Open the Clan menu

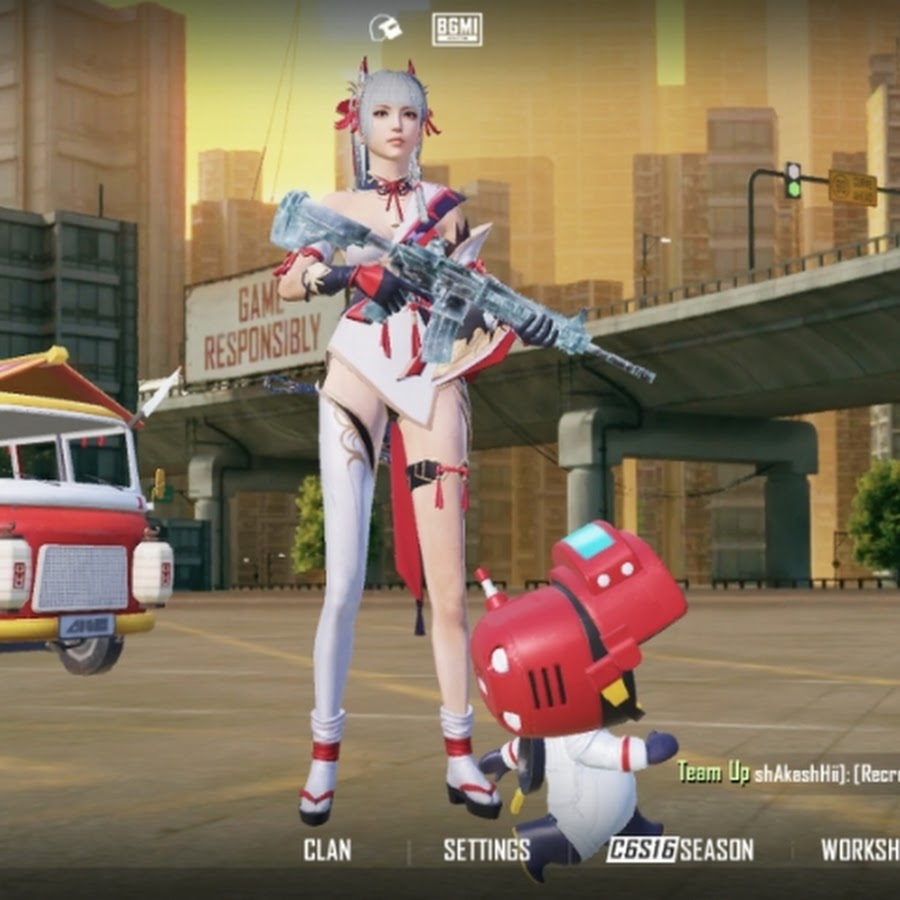click(327, 850)
